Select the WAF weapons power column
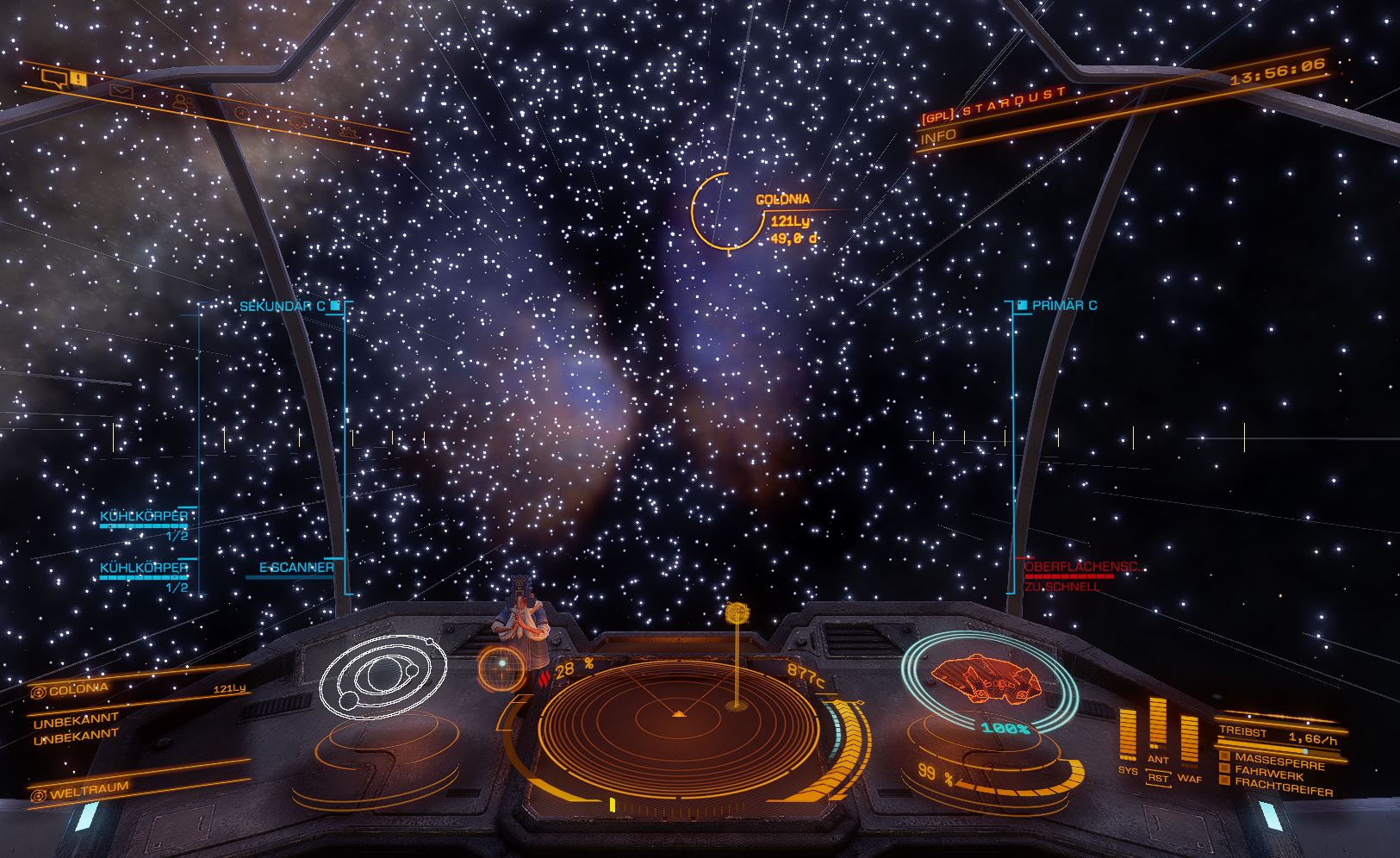The height and width of the screenshot is (858, 1400). [x=1189, y=740]
